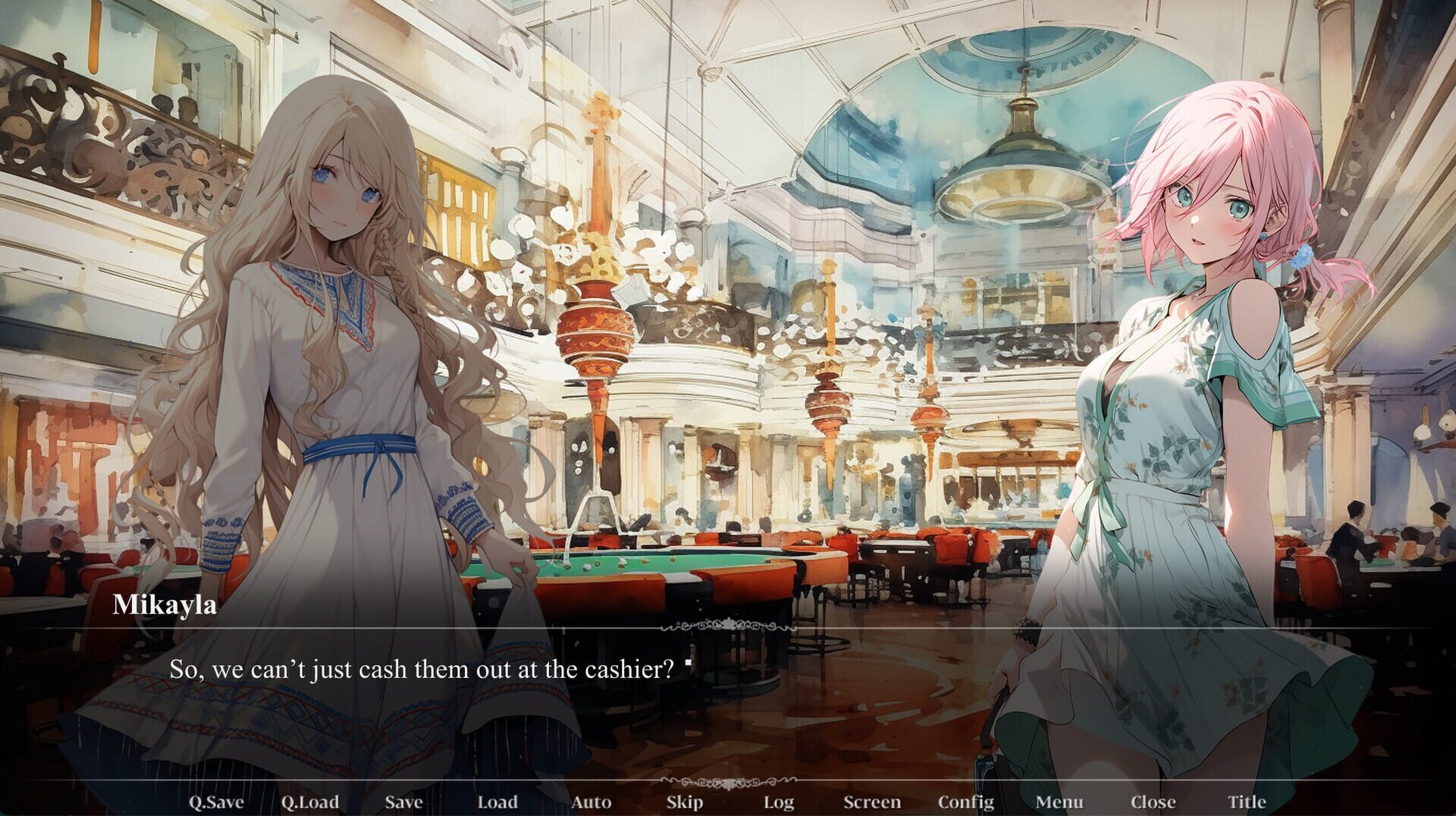Open the in-game Menu
The width and height of the screenshot is (1456, 816).
pos(1061,802)
